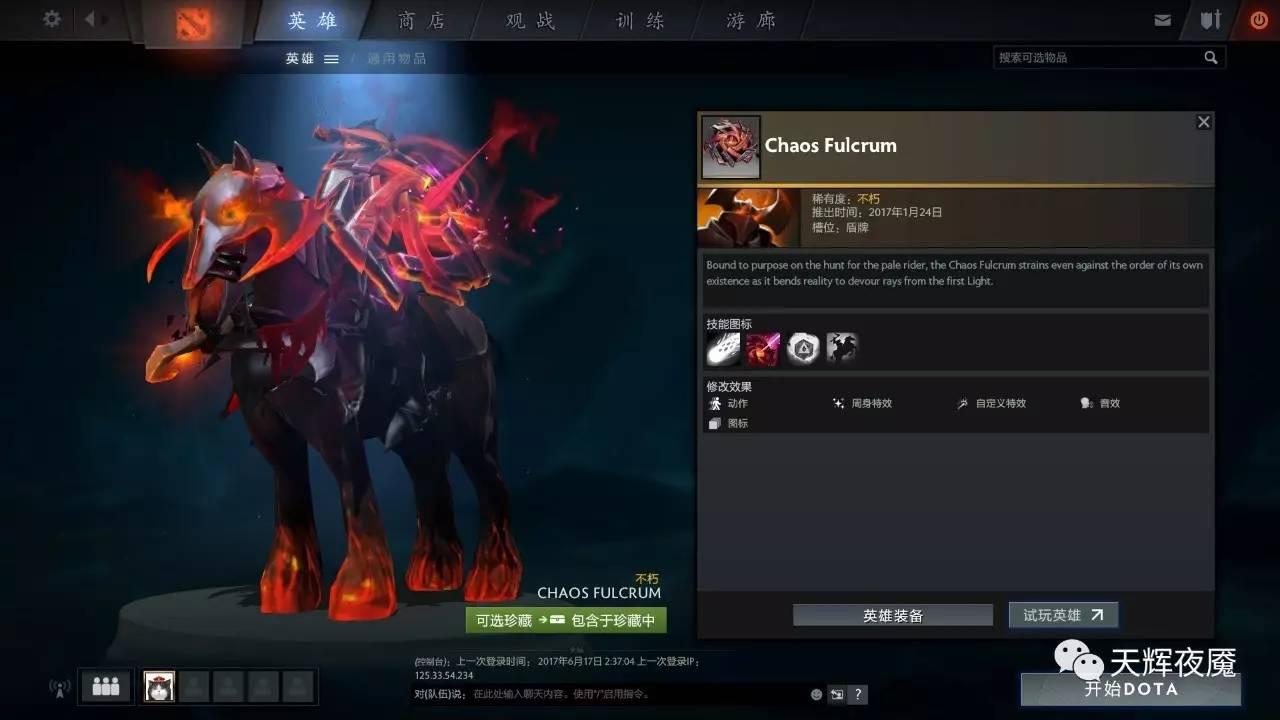Click the 自定义特效 wand icon
The image size is (1280, 720).
tap(962, 403)
